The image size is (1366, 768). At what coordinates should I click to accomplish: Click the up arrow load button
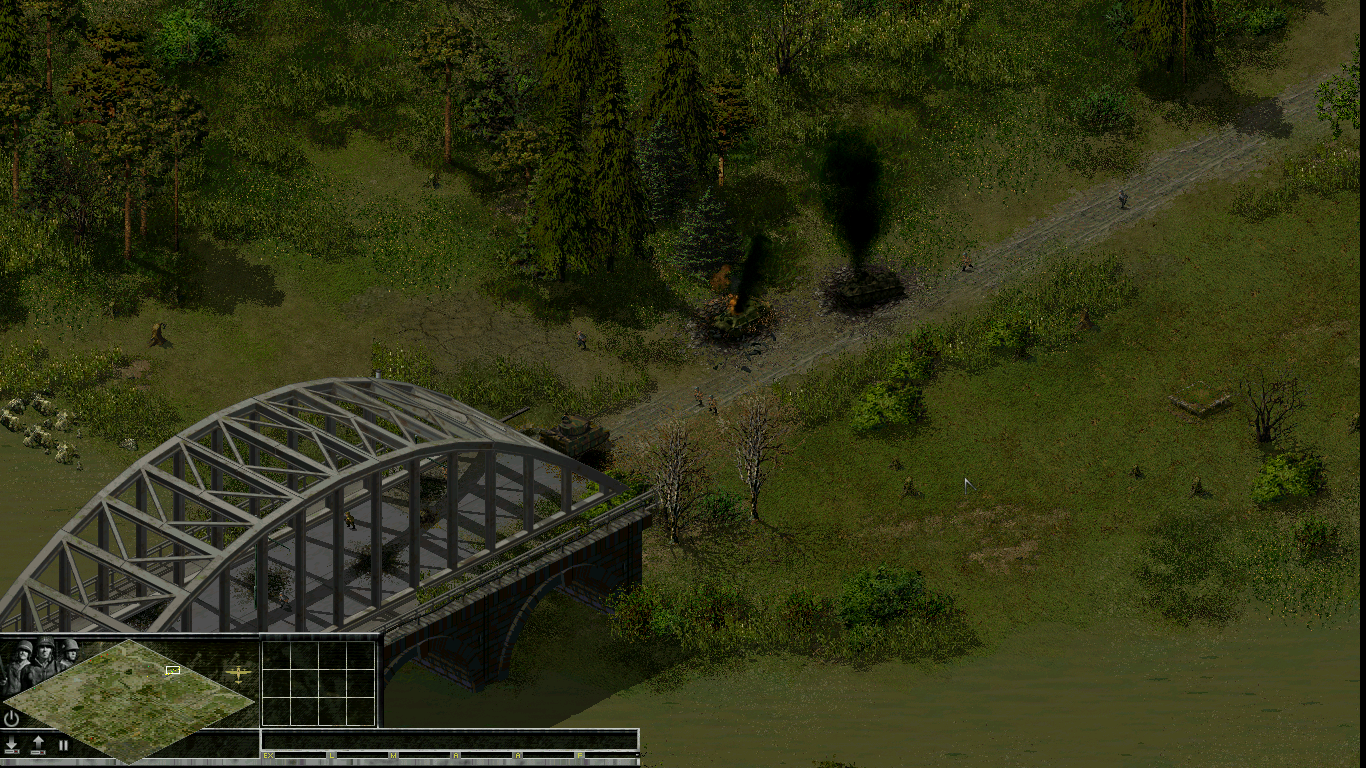(38, 745)
